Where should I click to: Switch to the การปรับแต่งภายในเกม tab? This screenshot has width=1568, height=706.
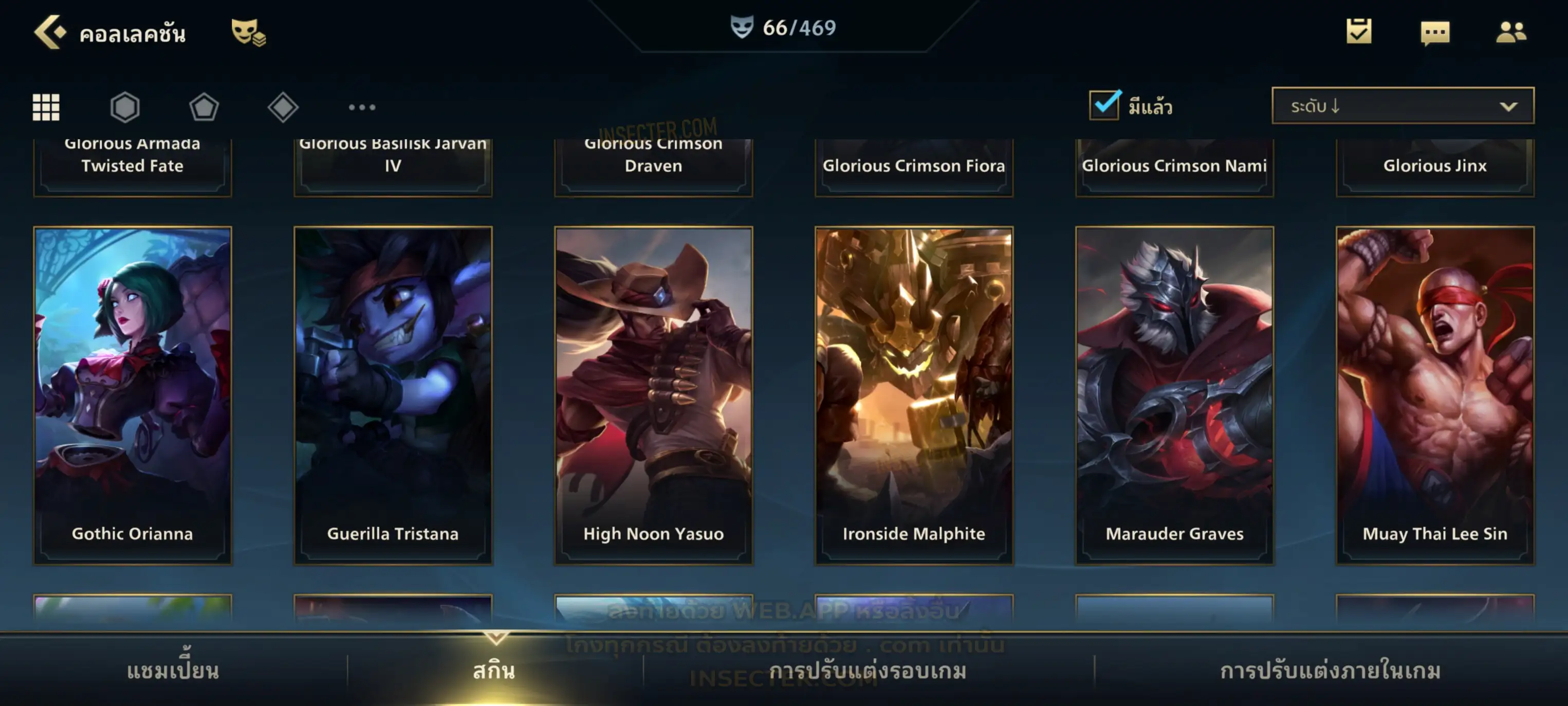click(x=1330, y=671)
